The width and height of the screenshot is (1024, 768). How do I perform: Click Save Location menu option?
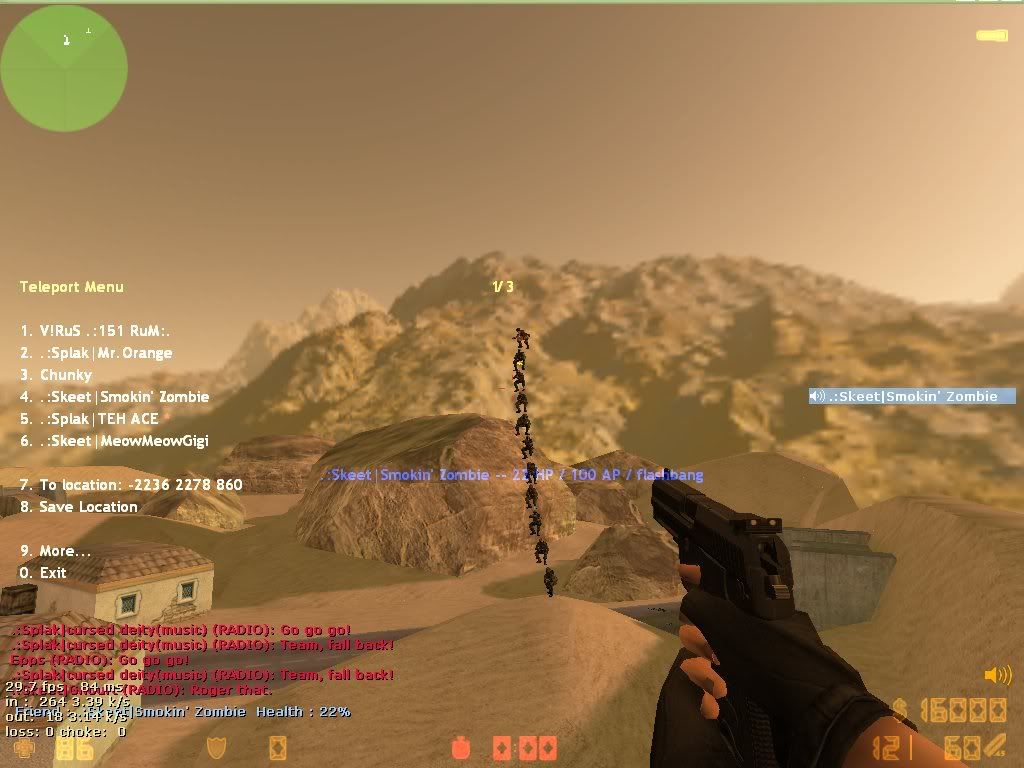tap(79, 507)
